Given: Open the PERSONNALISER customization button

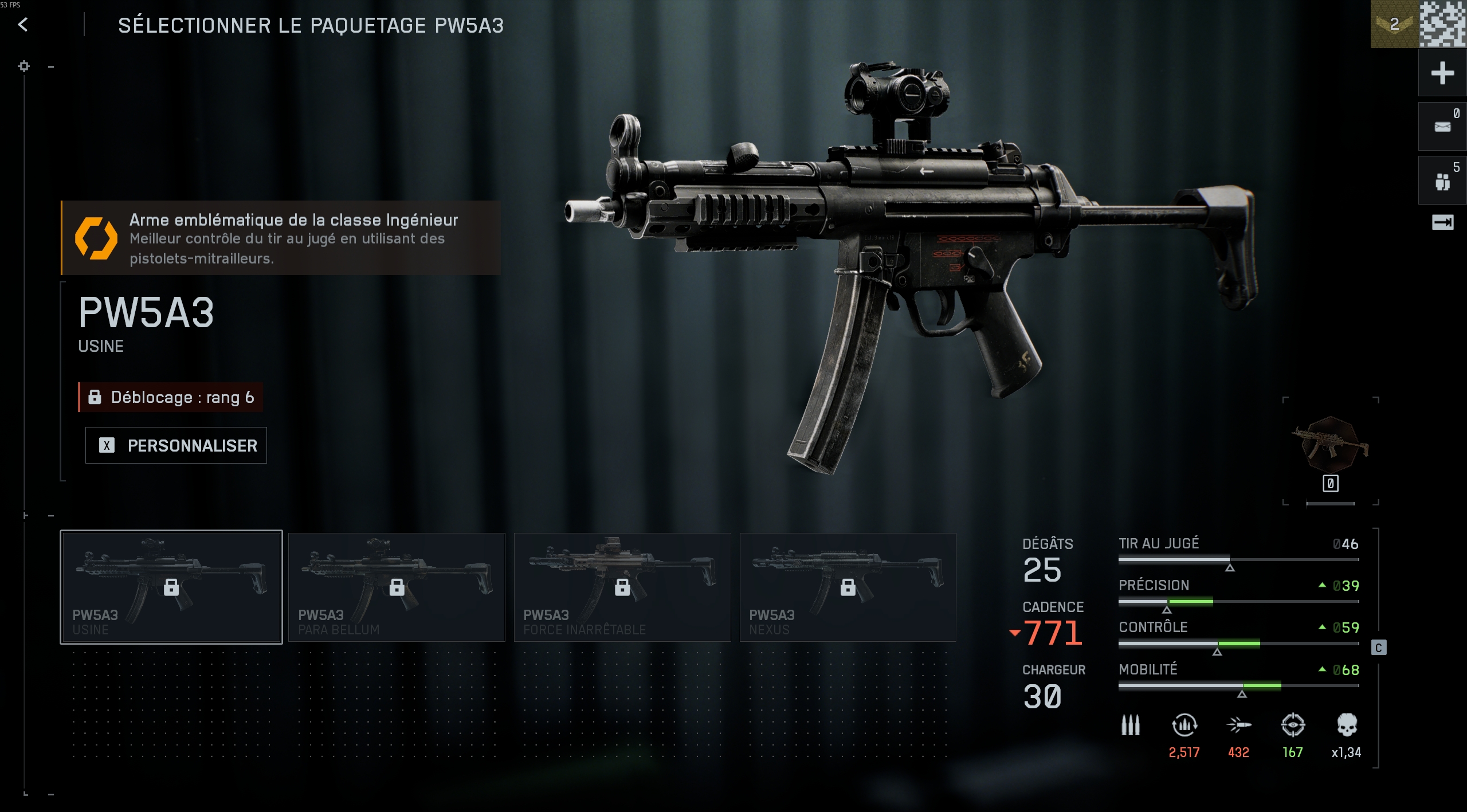Looking at the screenshot, I should 176,445.
